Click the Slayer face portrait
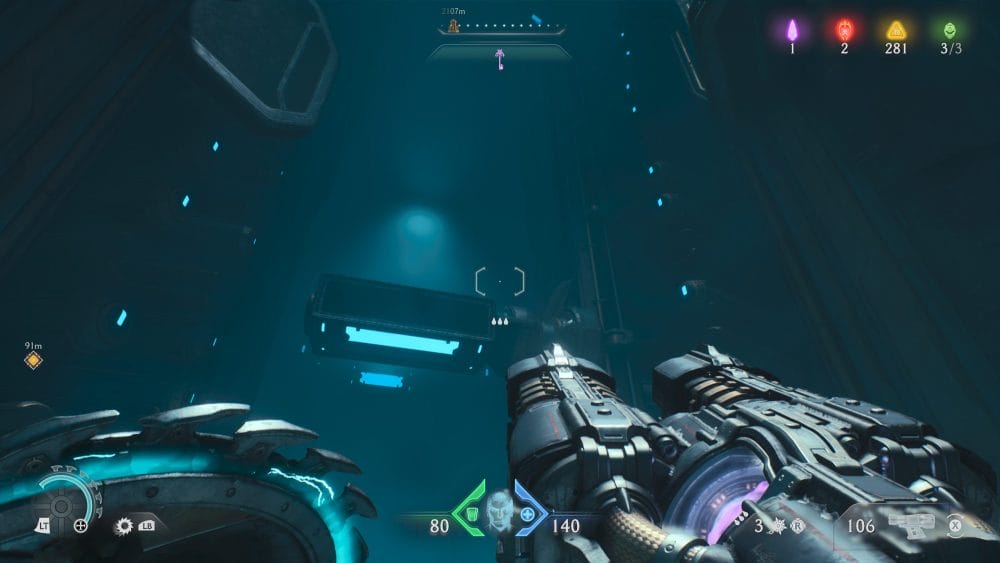1000x563 pixels. point(499,510)
